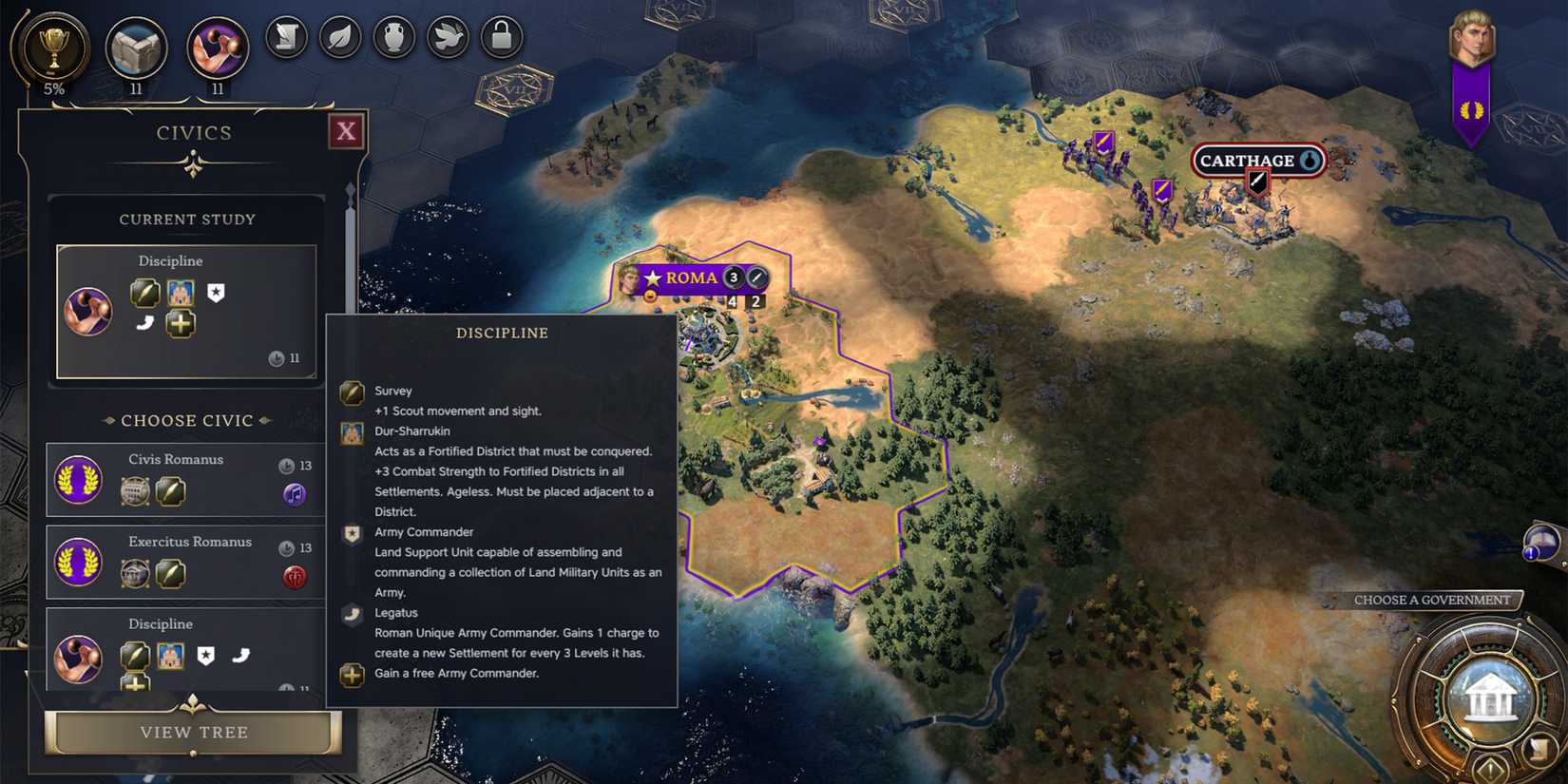Screen dimensions: 1568x784
Task: Click the quill scroll icon in top bar
Action: point(285,38)
